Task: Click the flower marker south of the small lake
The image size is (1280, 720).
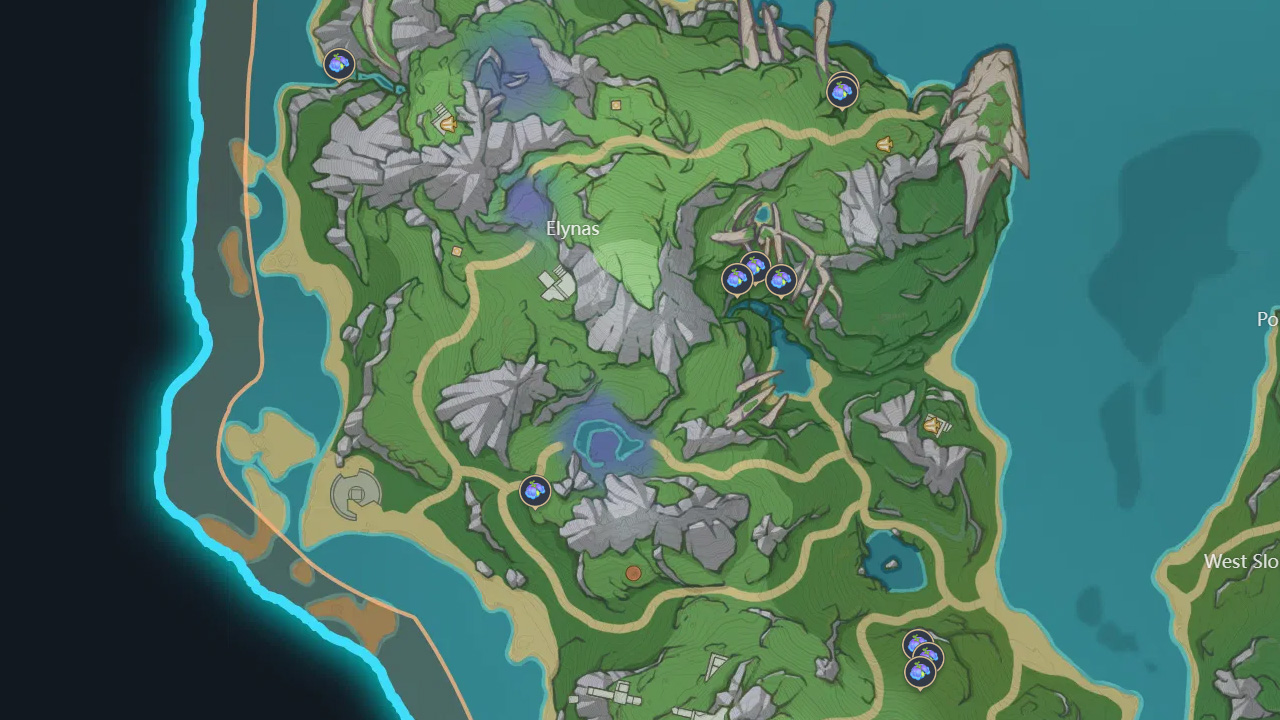Action: 535,492
